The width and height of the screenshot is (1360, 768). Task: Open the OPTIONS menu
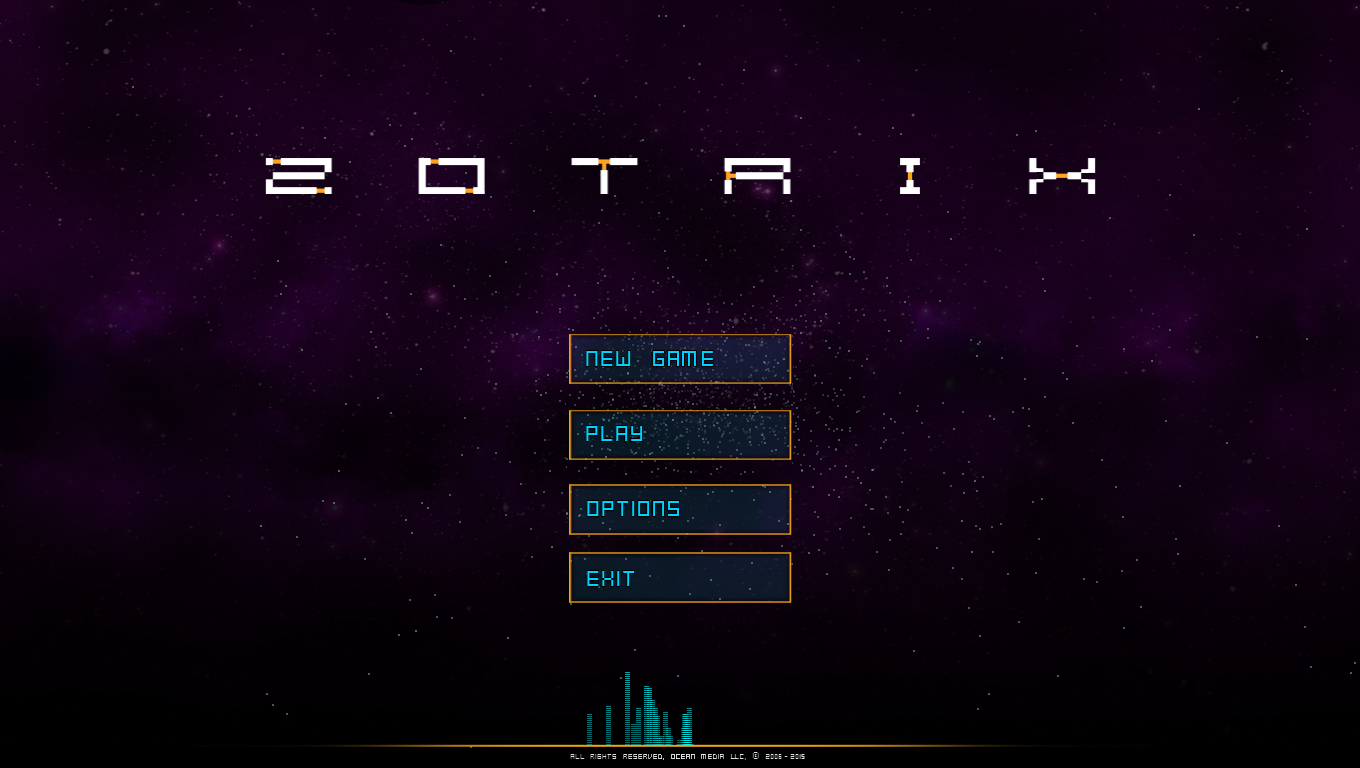680,509
